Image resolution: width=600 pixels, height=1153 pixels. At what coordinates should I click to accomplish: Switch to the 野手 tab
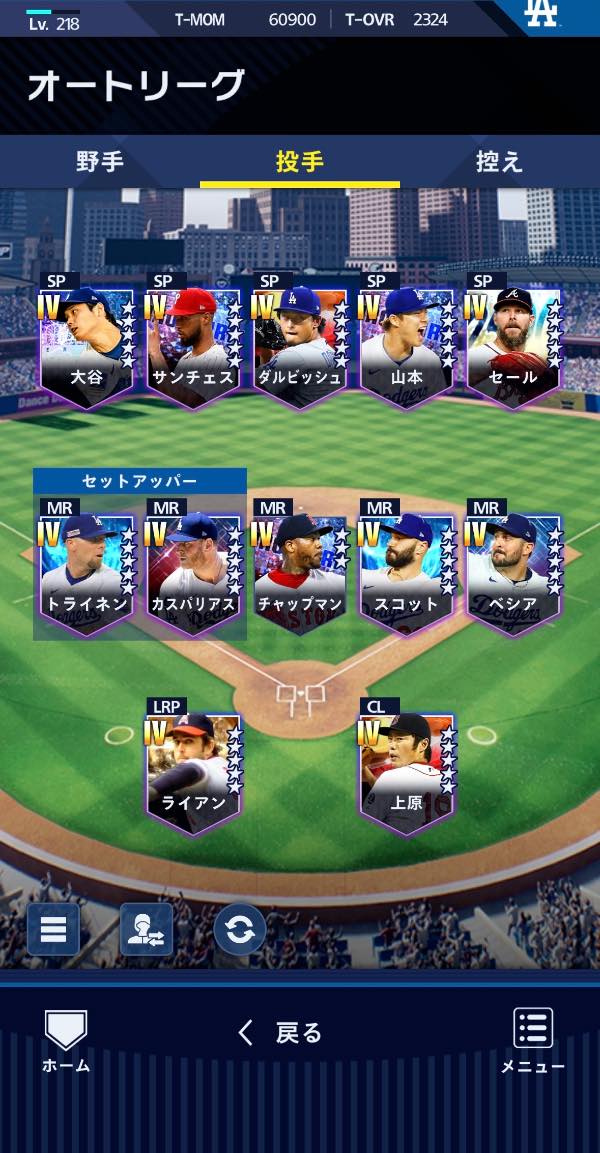coord(100,162)
